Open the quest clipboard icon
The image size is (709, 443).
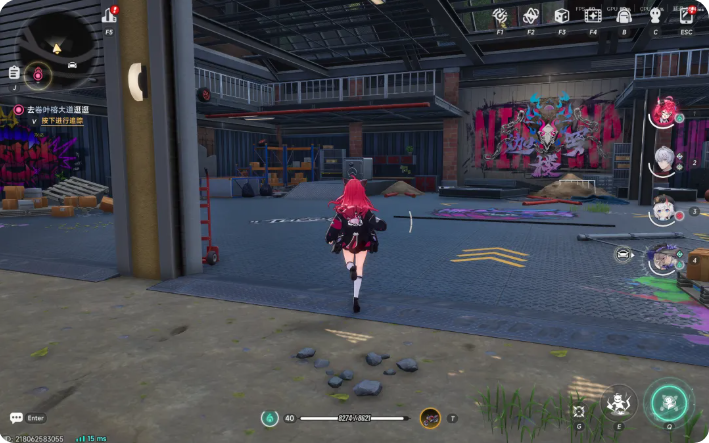coord(14,72)
